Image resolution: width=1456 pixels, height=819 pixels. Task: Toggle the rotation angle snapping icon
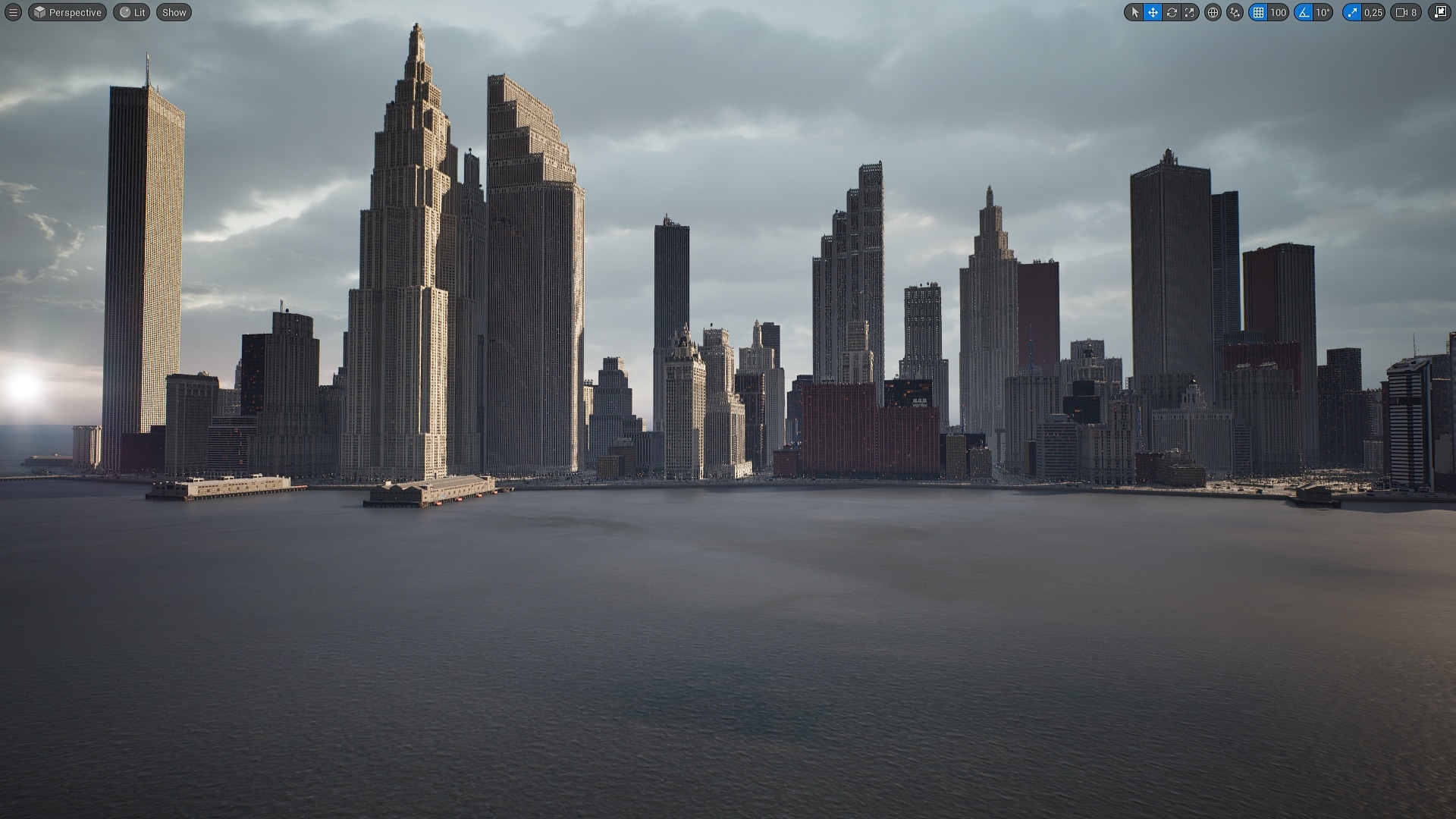(x=1304, y=12)
